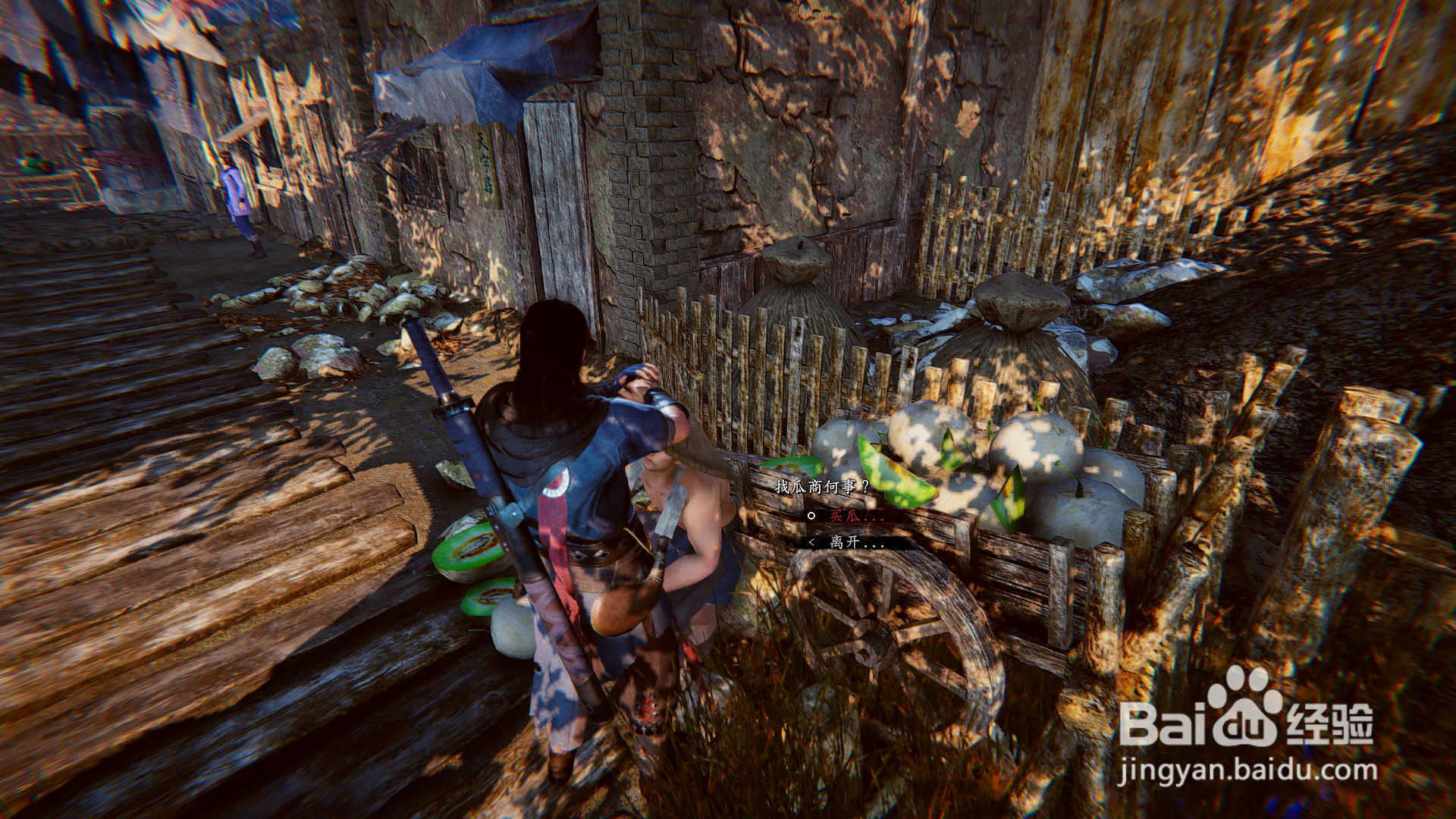Select the "离开..." option to leave

(x=856, y=542)
